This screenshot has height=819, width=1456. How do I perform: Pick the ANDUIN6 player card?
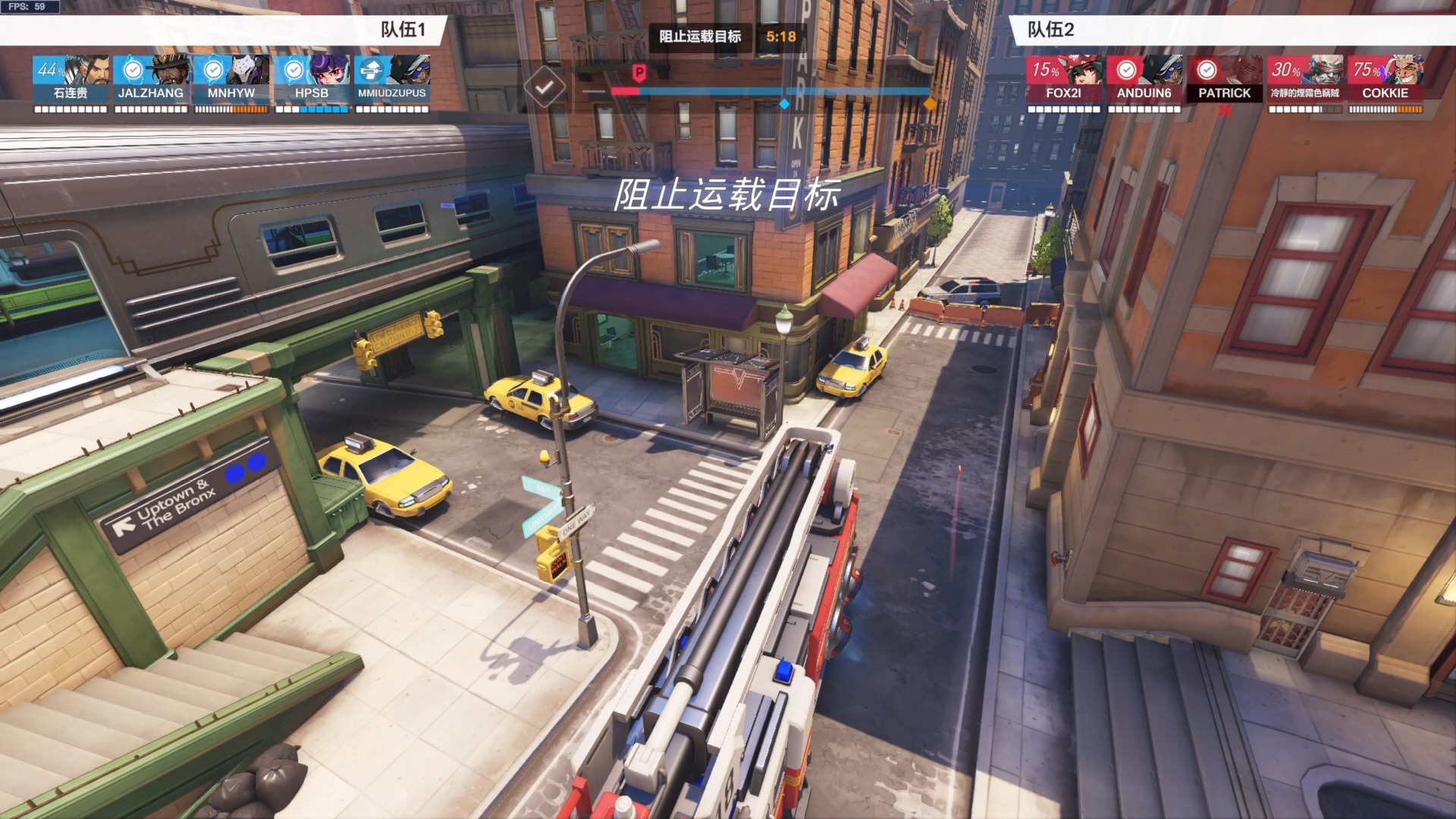[1144, 79]
